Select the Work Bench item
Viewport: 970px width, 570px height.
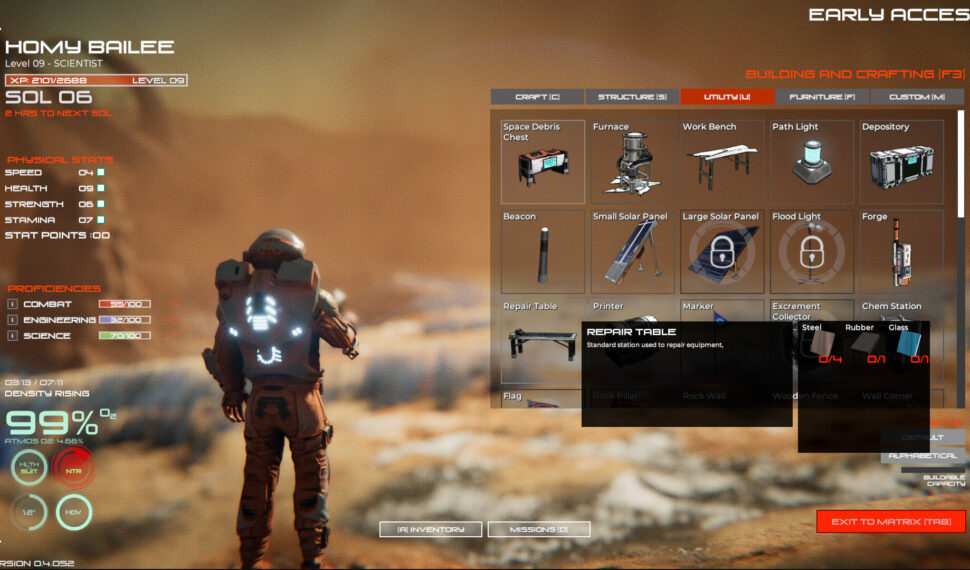[x=722, y=162]
